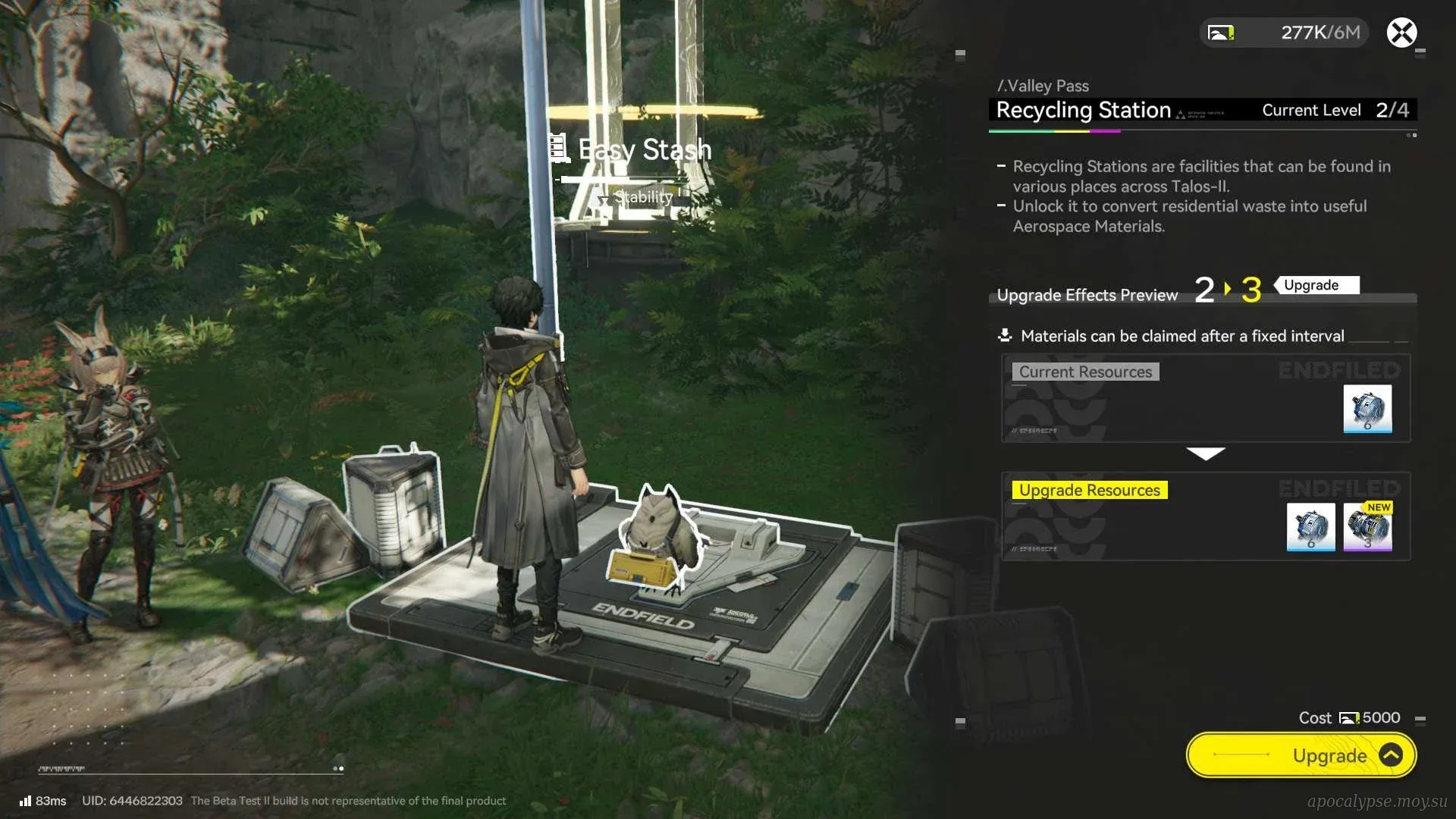Inspect the NEW upgrade resource item
Viewport: 1456px width, 819px height.
(1367, 527)
